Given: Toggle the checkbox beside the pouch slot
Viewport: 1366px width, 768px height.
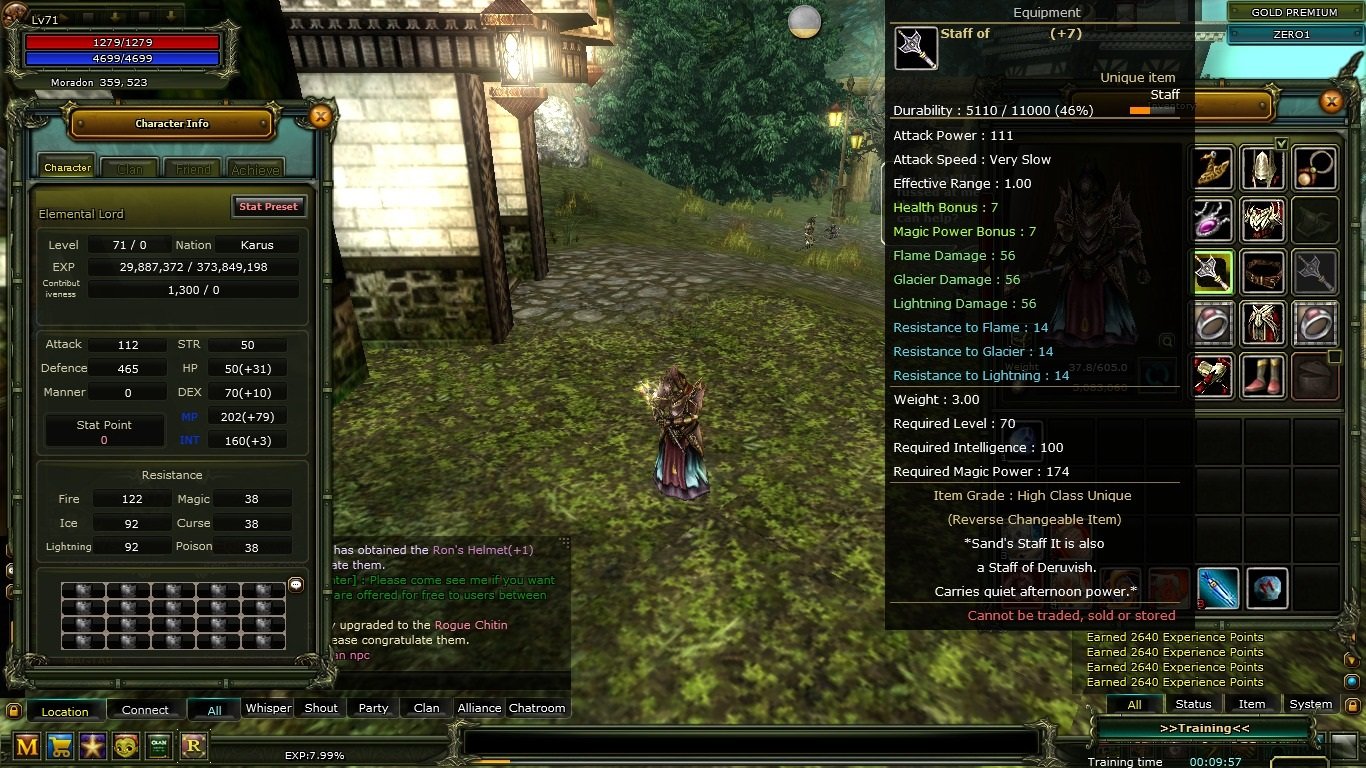Looking at the screenshot, I should [1334, 357].
